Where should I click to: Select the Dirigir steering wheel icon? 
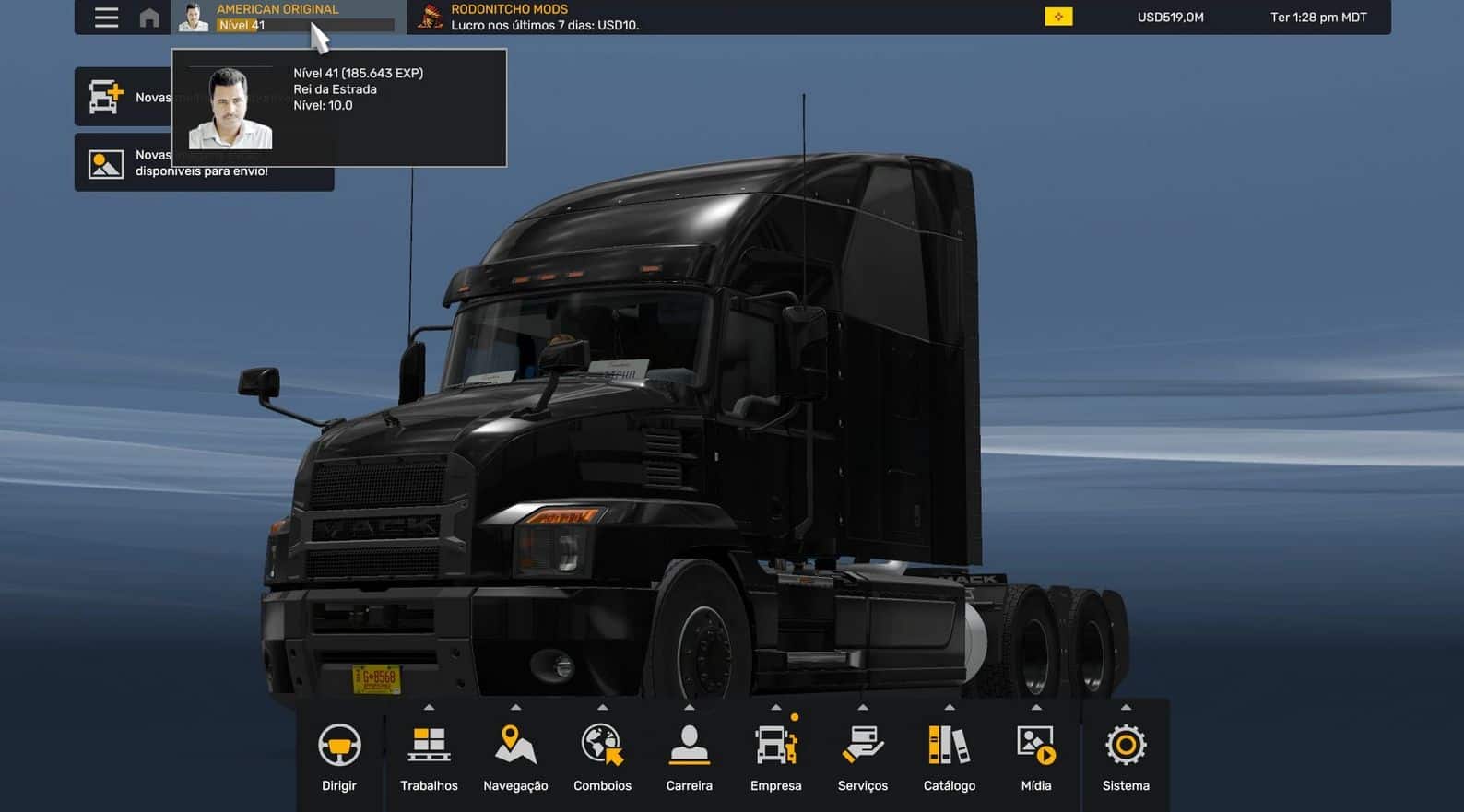[339, 743]
